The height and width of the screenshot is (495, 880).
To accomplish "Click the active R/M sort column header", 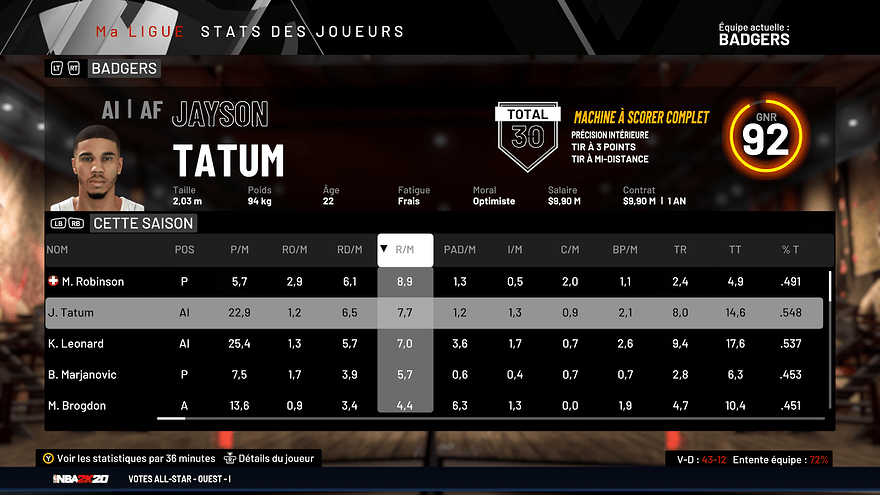I will [405, 250].
